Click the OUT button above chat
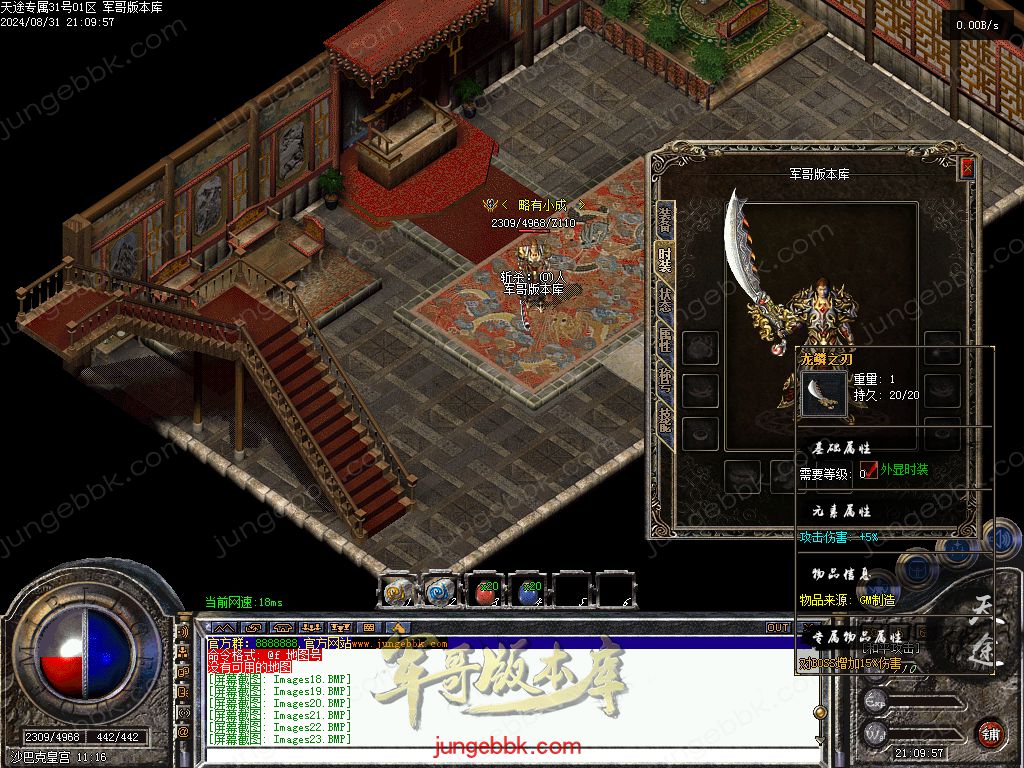This screenshot has height=768, width=1024. point(778,628)
